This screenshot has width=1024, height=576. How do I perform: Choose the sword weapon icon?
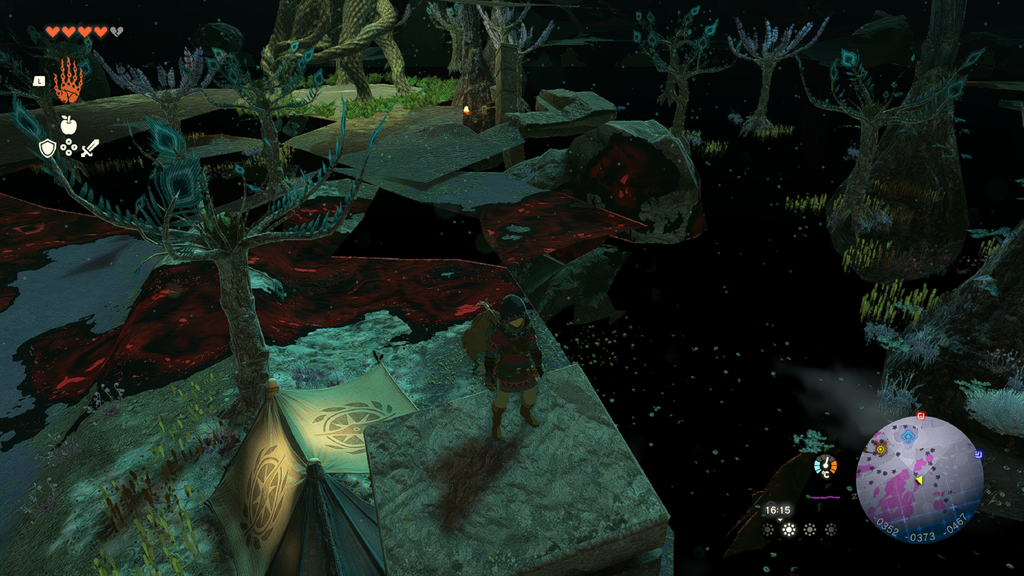point(89,149)
